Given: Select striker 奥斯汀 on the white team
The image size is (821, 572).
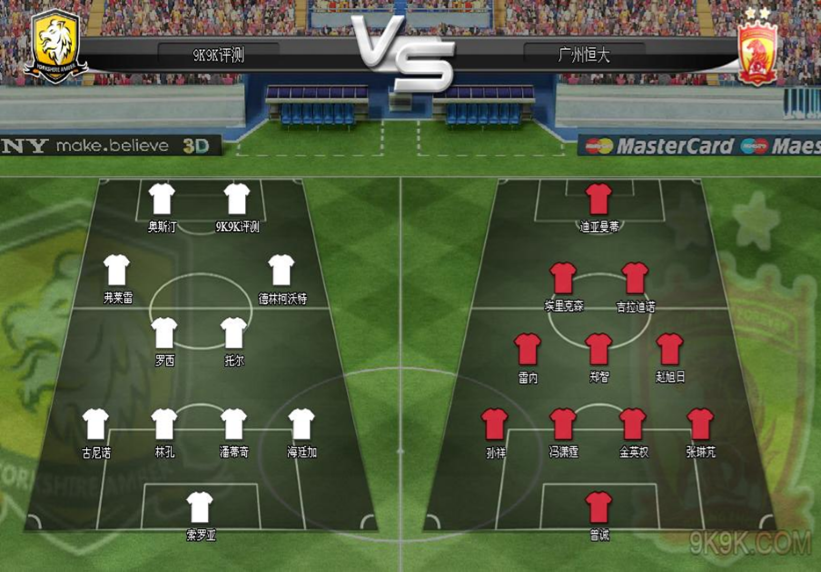Looking at the screenshot, I should (162, 199).
